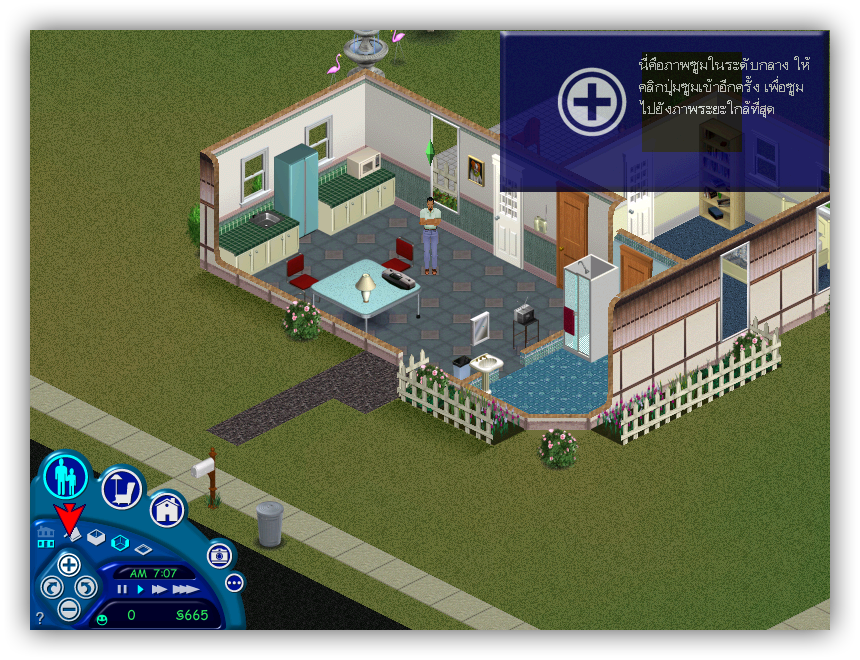Enter Build mode using the house icon
Image resolution: width=860 pixels, height=660 pixels.
168,511
